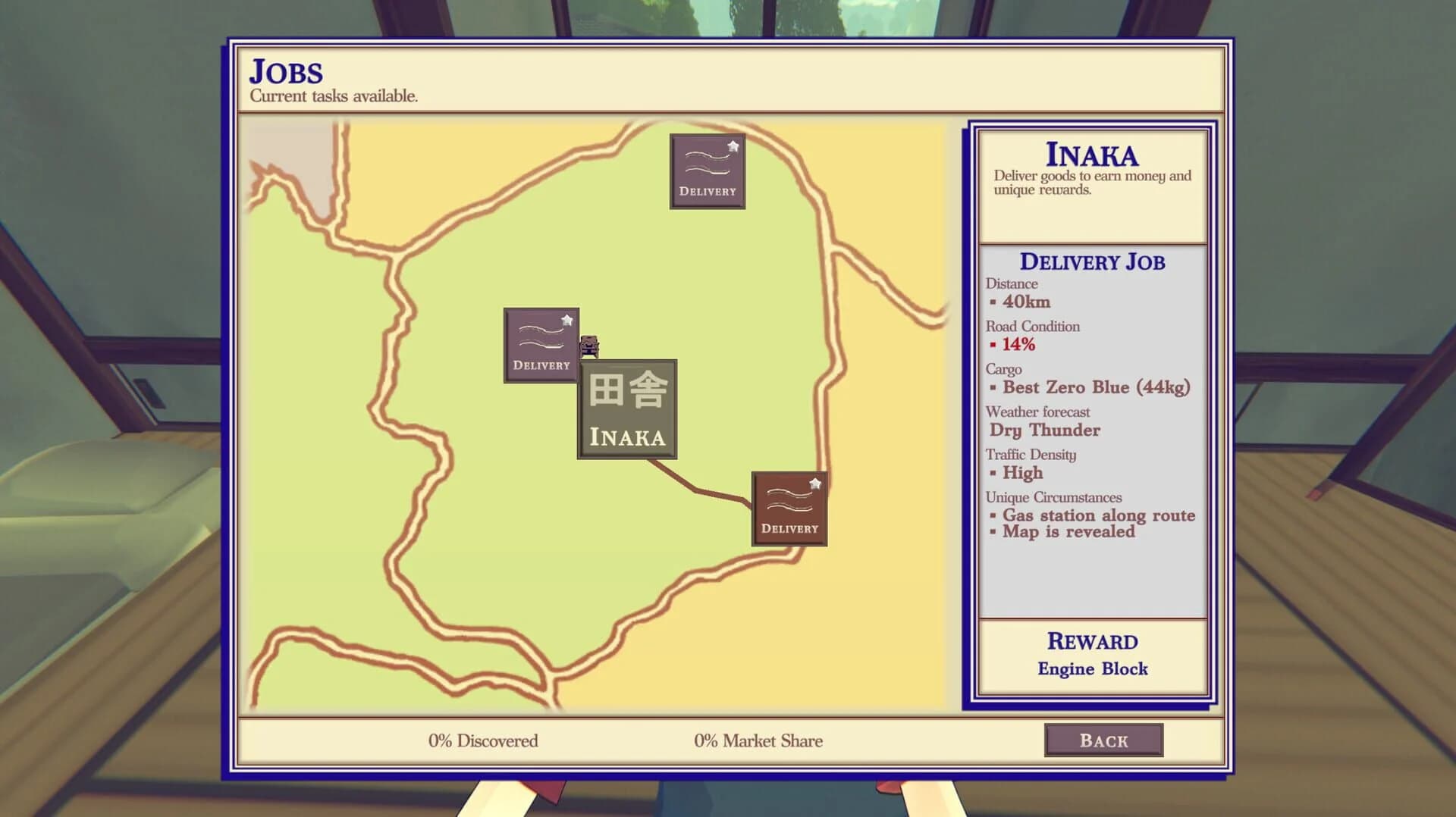Click the 0% Market Share stat
Image resolution: width=1456 pixels, height=817 pixels.
tap(758, 740)
